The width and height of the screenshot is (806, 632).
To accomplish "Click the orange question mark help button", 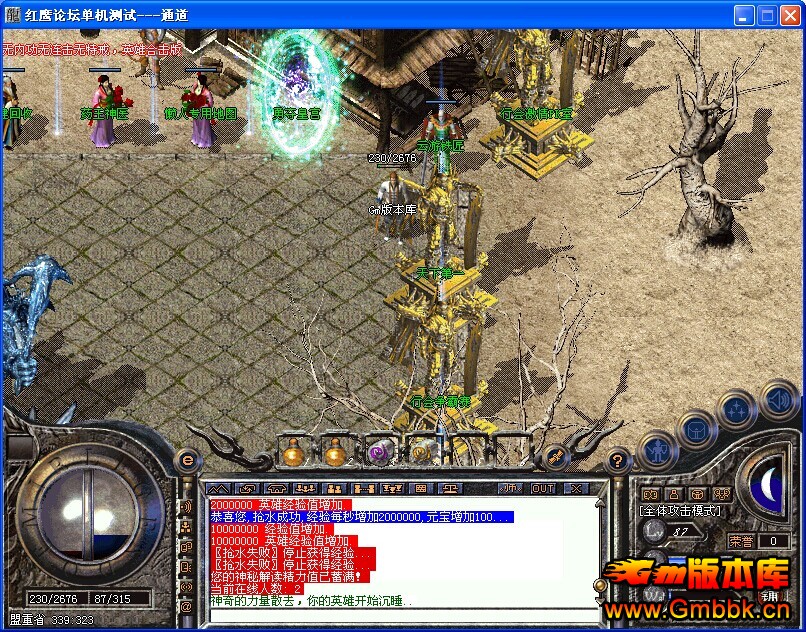I will (618, 461).
